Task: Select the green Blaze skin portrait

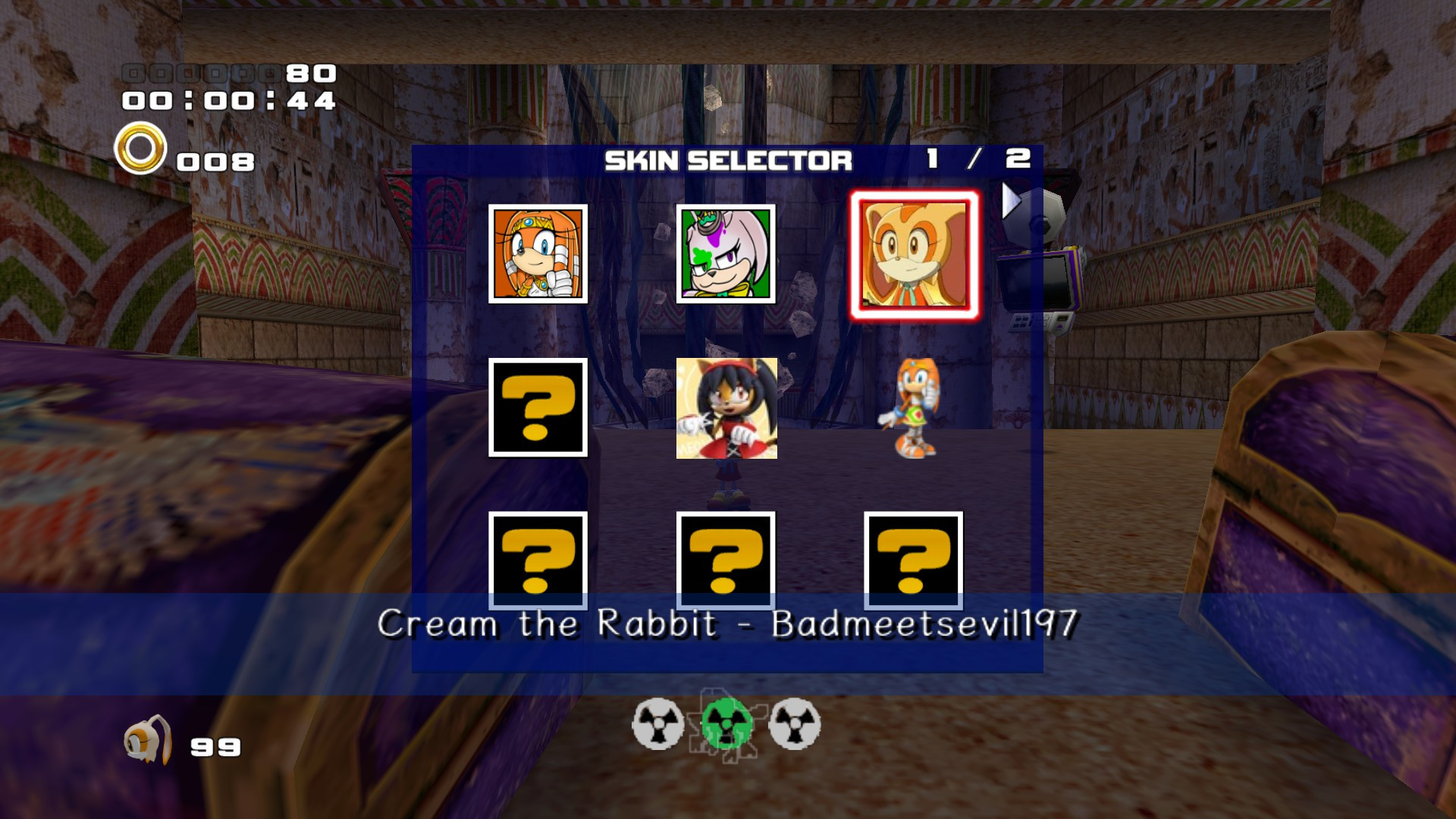Action: [726, 253]
